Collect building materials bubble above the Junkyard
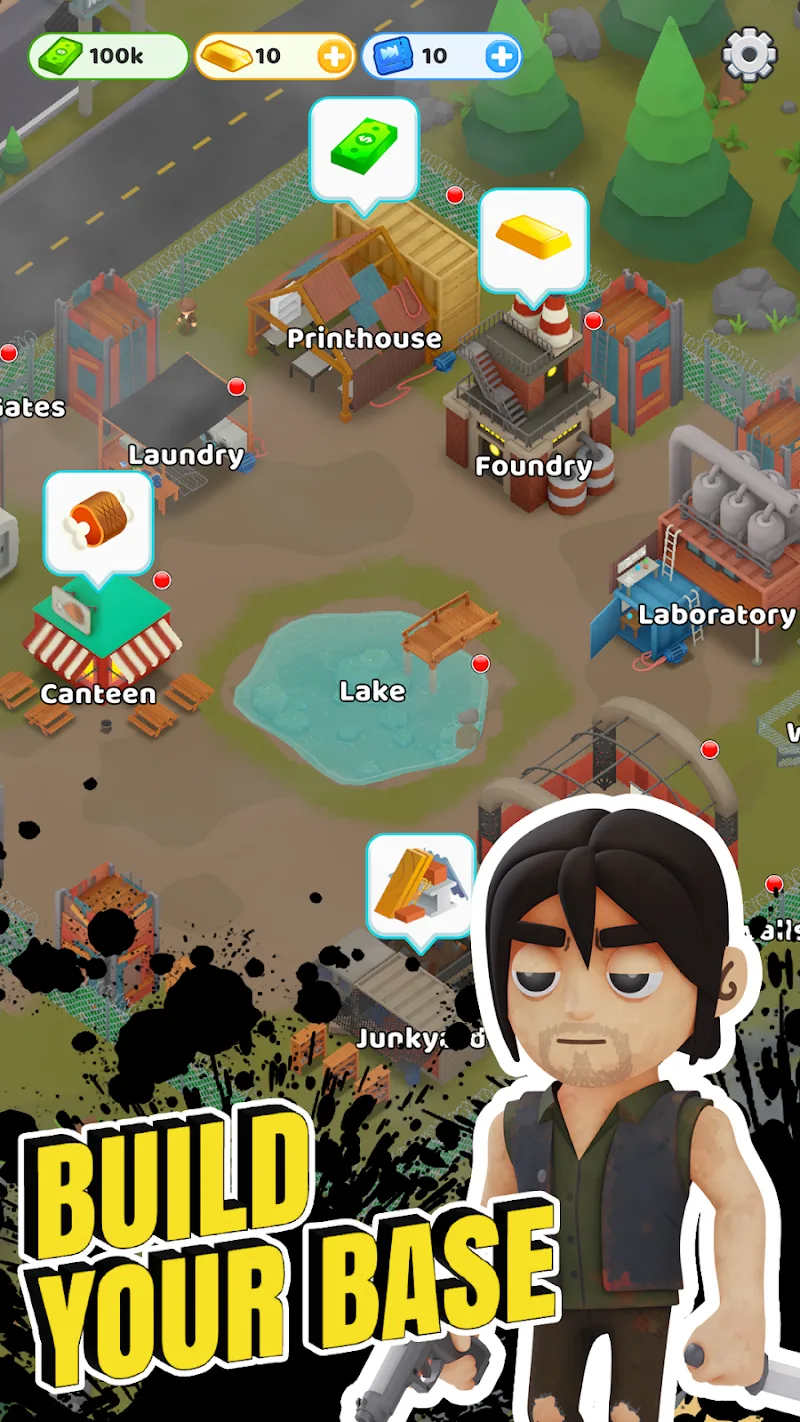Image resolution: width=800 pixels, height=1422 pixels. pos(420,885)
